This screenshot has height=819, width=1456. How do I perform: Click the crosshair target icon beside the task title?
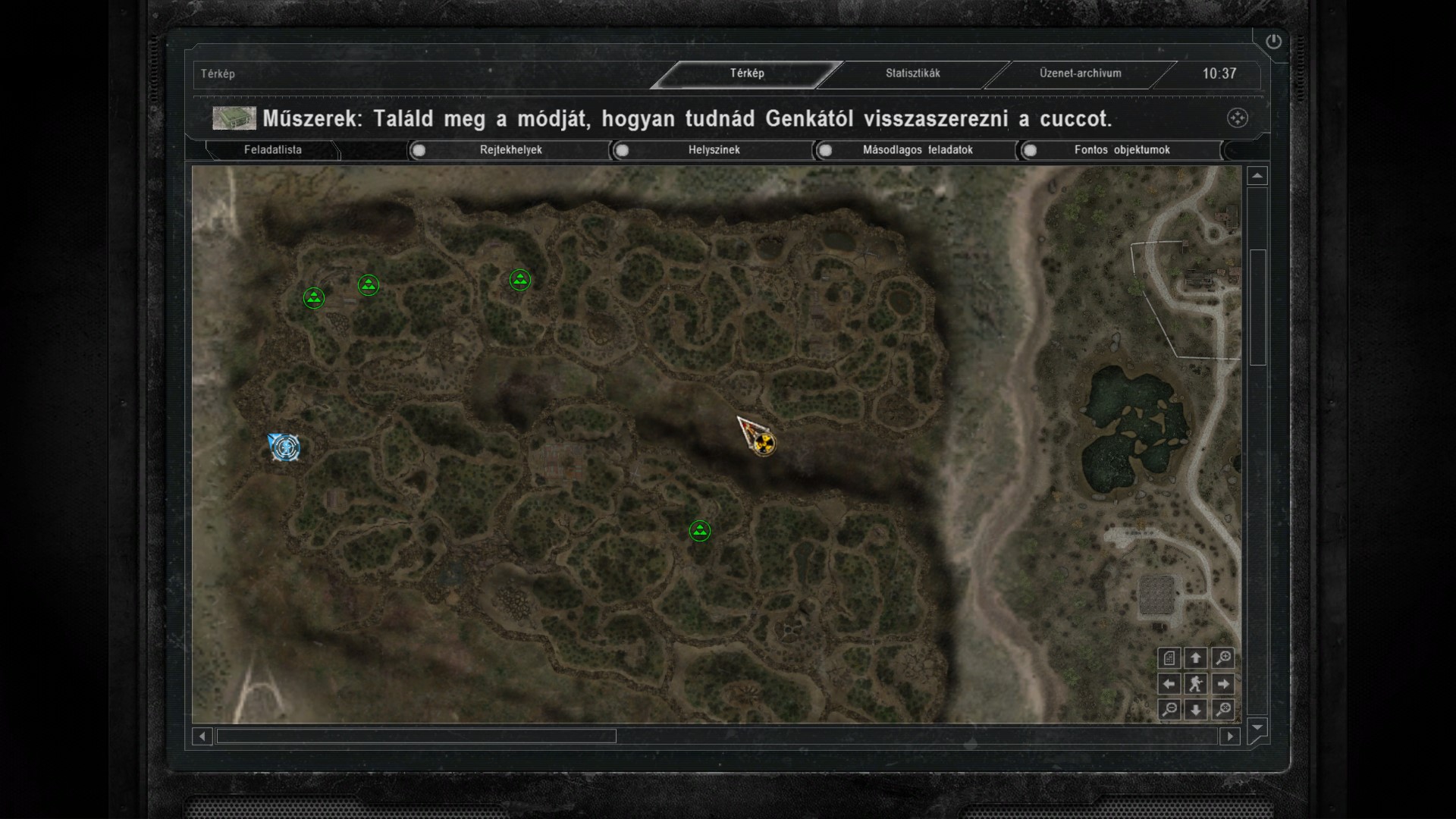[1237, 118]
